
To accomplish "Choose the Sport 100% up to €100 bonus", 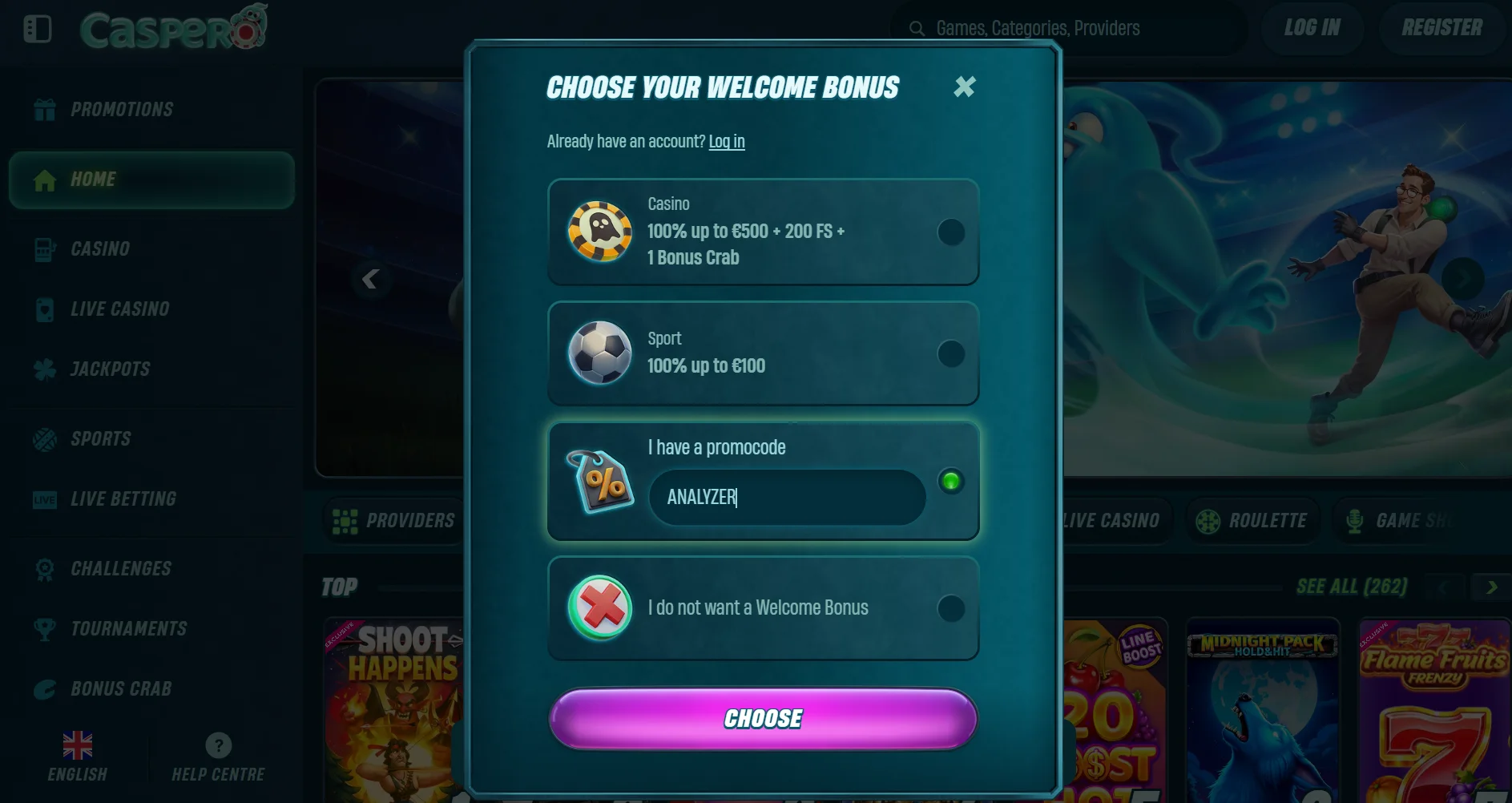I will (950, 353).
